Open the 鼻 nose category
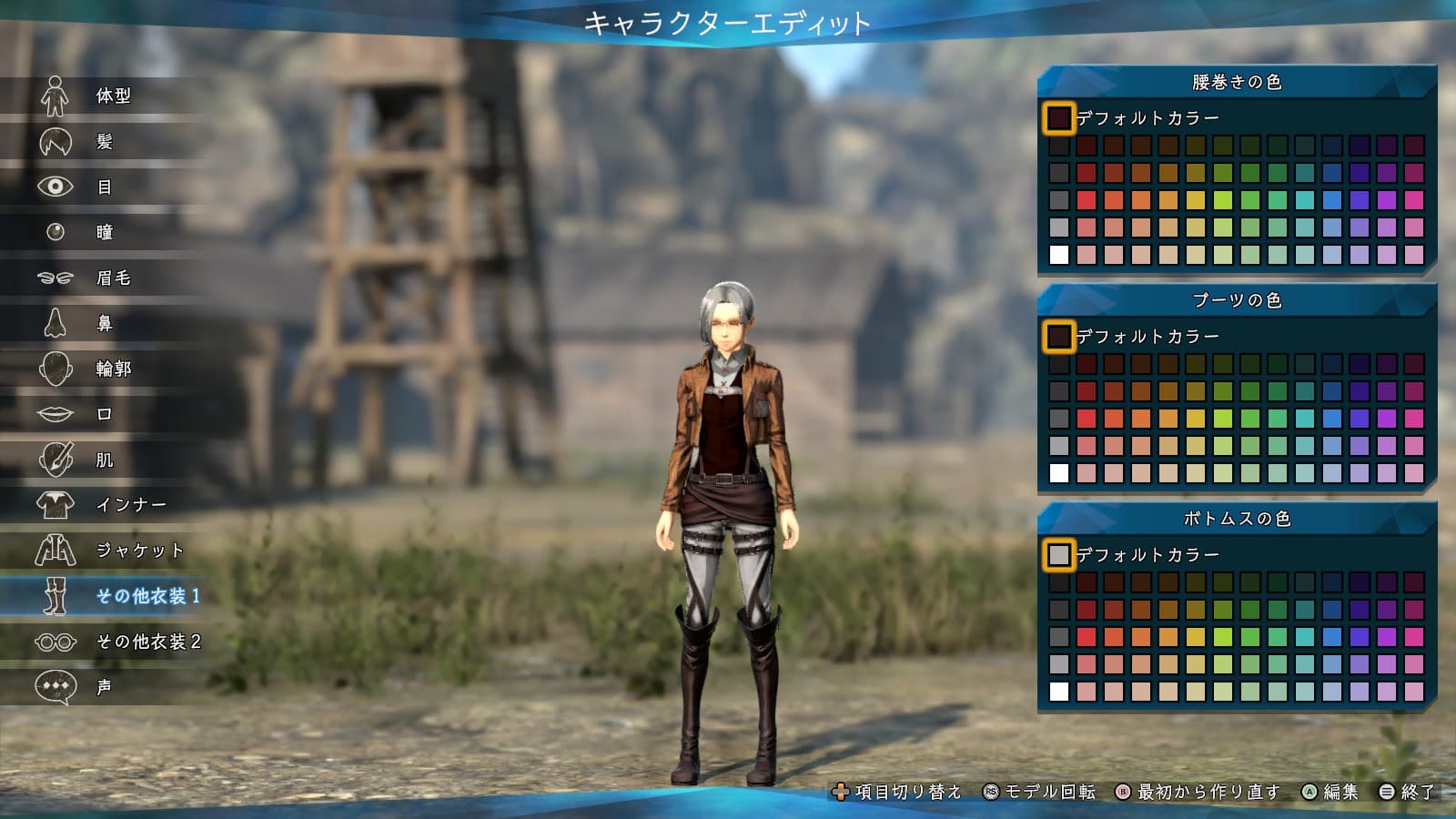1456x819 pixels. point(103,323)
